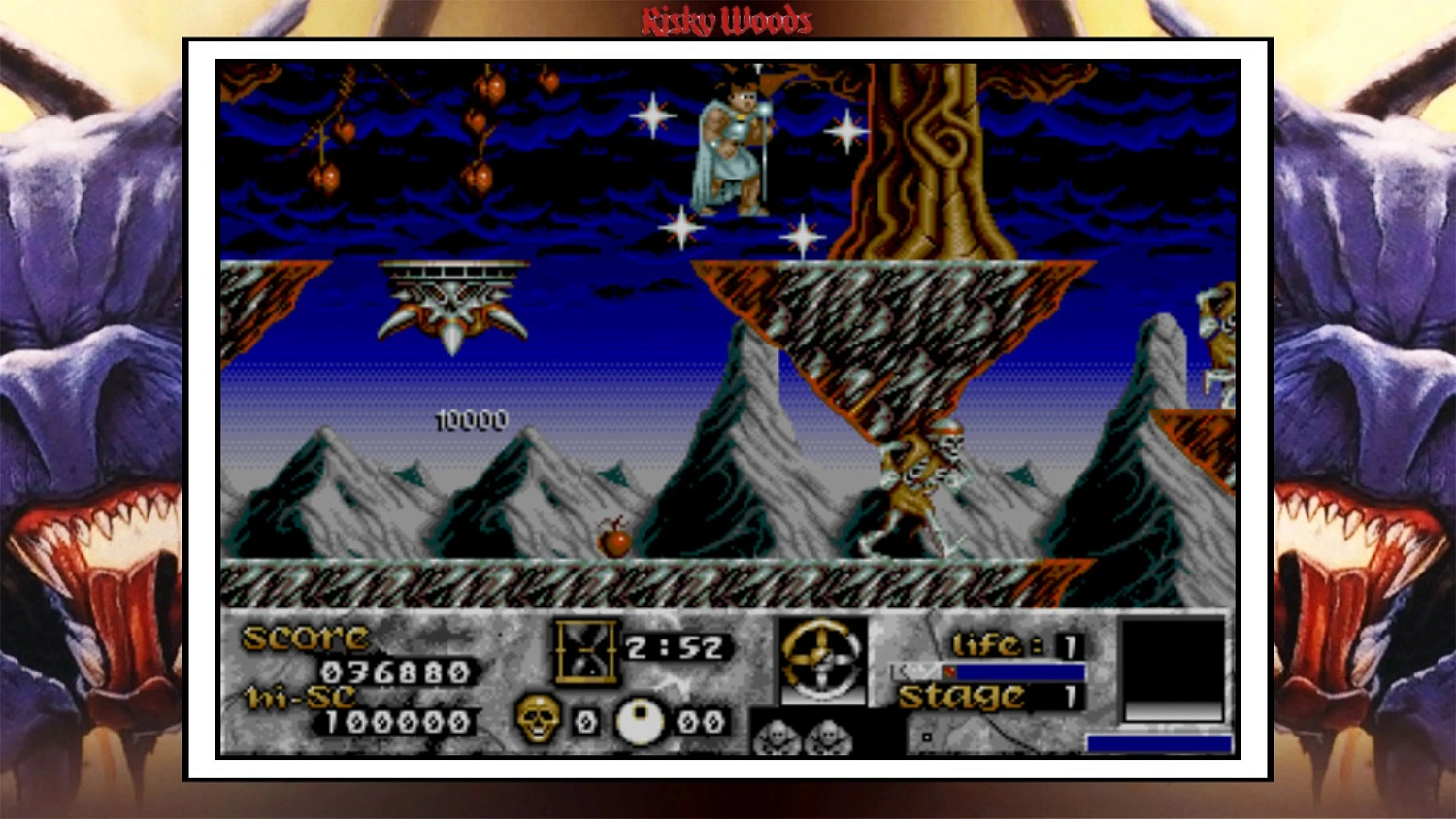
Task: Click the Risky Woods title text
Action: 728,19
